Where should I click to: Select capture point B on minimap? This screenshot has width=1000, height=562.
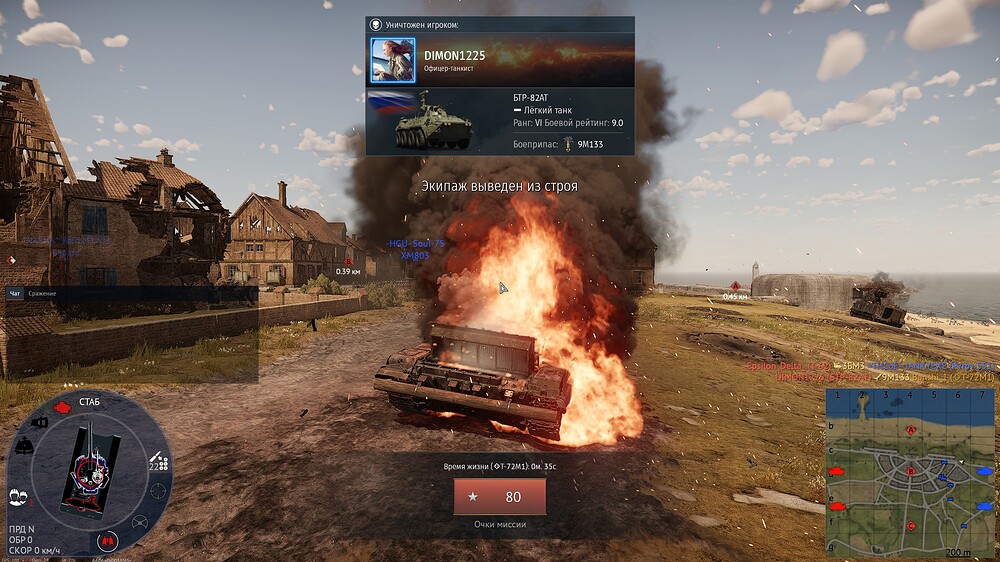(910, 470)
